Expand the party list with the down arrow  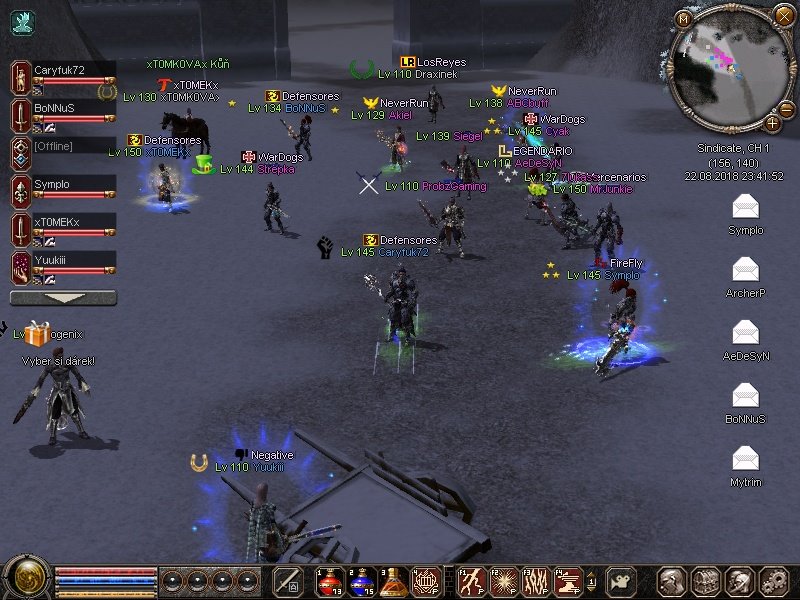click(x=63, y=298)
